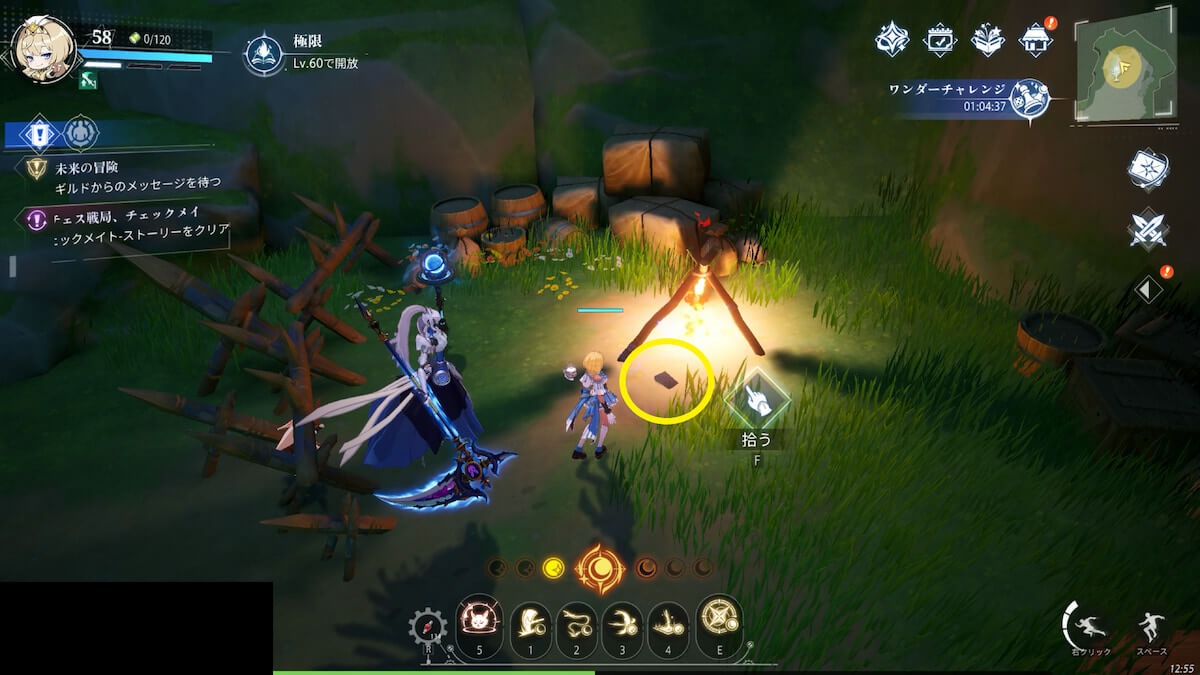The height and width of the screenshot is (675, 1200).
Task: Open the house icon with red alert
Action: click(1036, 40)
